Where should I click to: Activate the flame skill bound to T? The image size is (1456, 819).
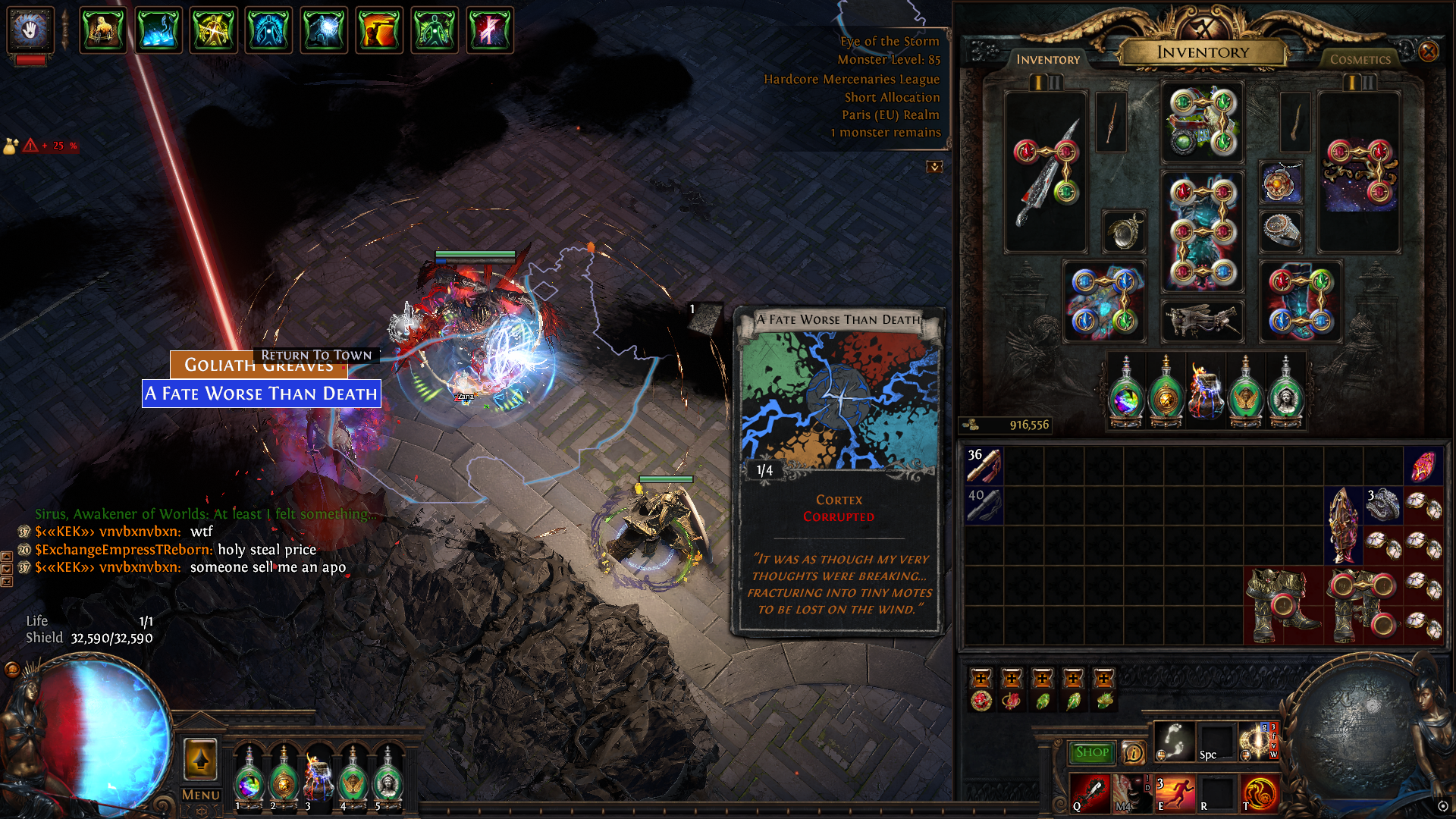pos(1260,792)
